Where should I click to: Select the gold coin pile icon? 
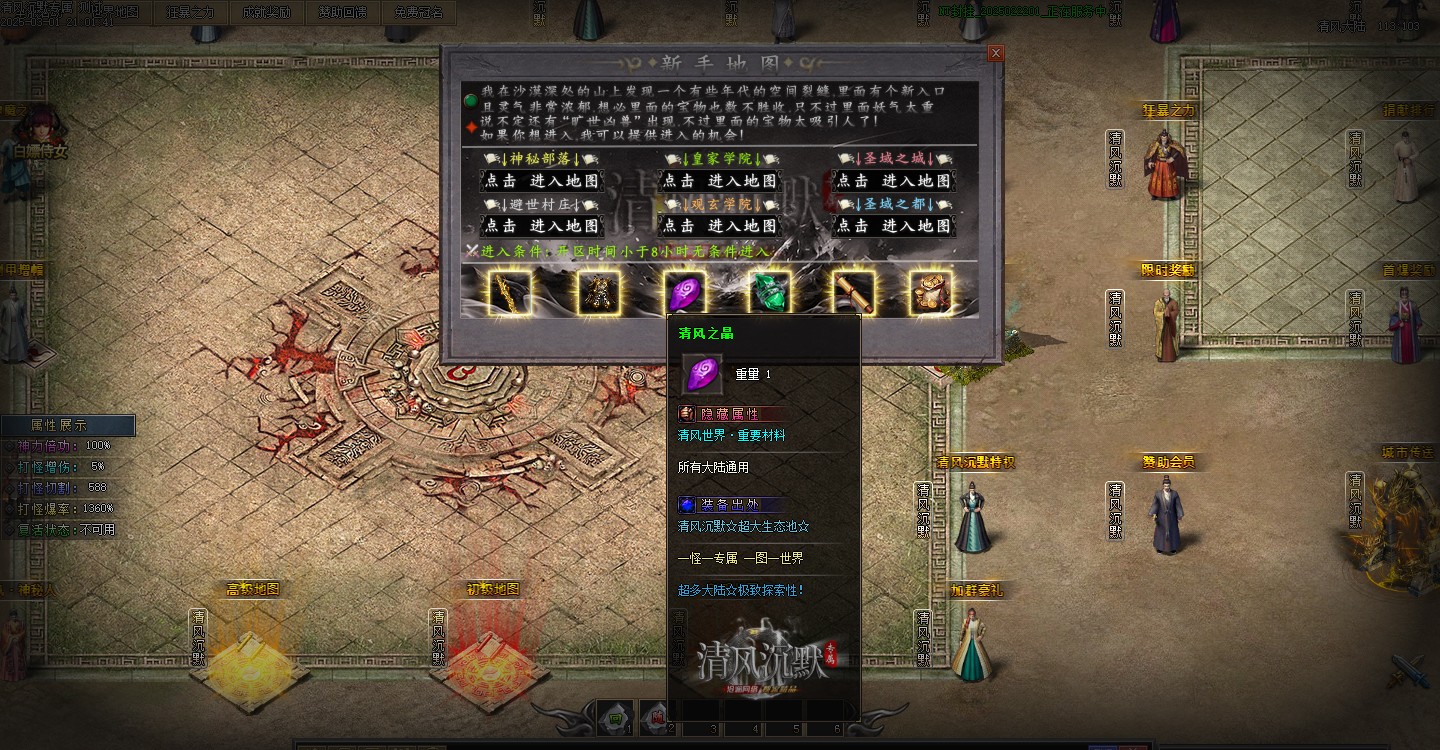pyautogui.click(x=930, y=292)
